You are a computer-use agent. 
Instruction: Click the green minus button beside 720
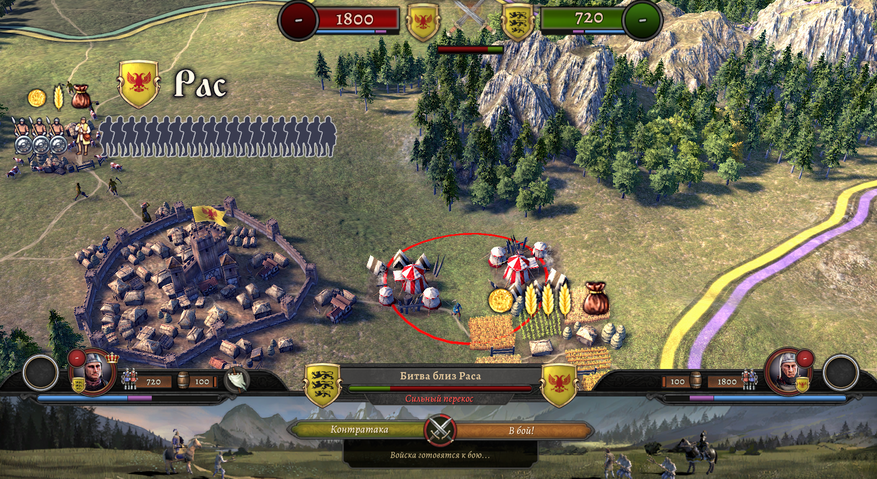point(641,20)
